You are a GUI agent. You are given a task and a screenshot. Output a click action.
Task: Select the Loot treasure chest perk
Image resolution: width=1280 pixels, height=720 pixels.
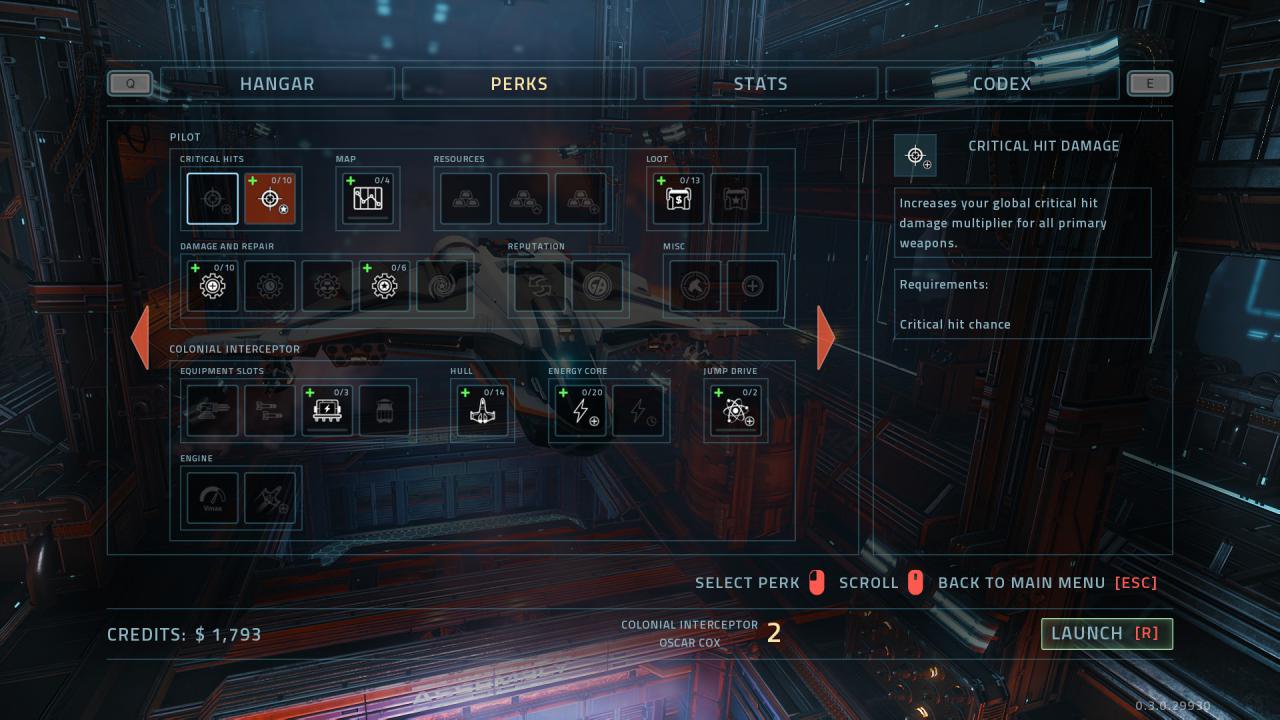tap(678, 199)
